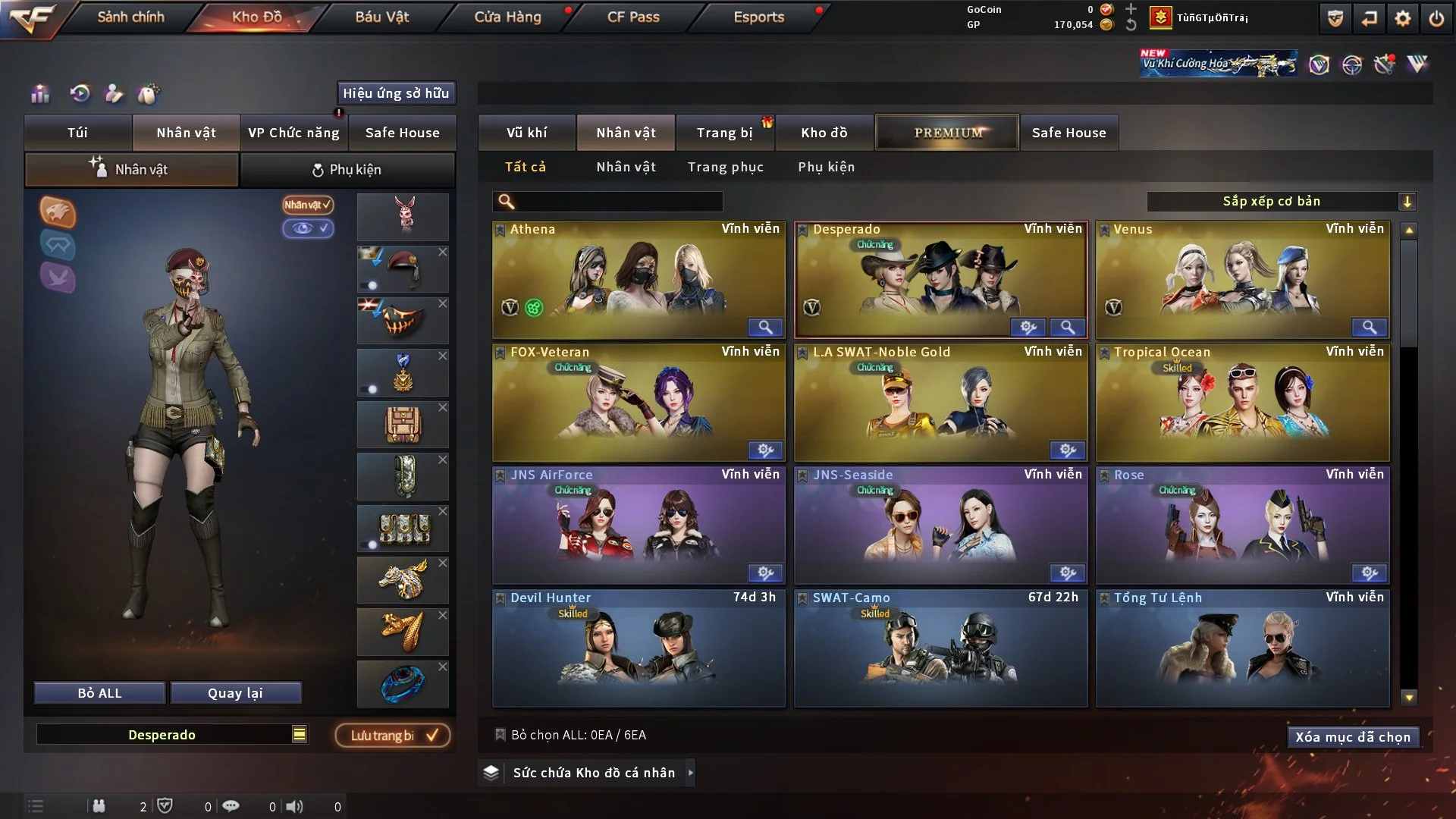1456x819 pixels.
Task: Open the CF Pass menu
Action: (x=633, y=17)
